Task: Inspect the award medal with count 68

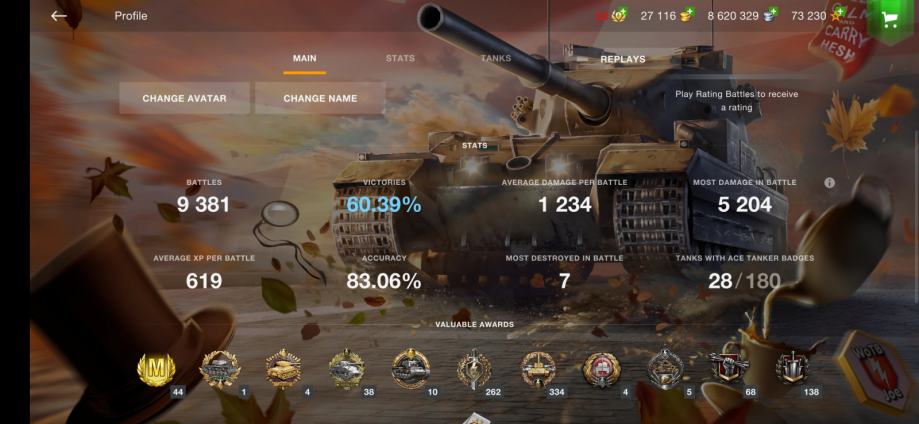Action: [729, 369]
